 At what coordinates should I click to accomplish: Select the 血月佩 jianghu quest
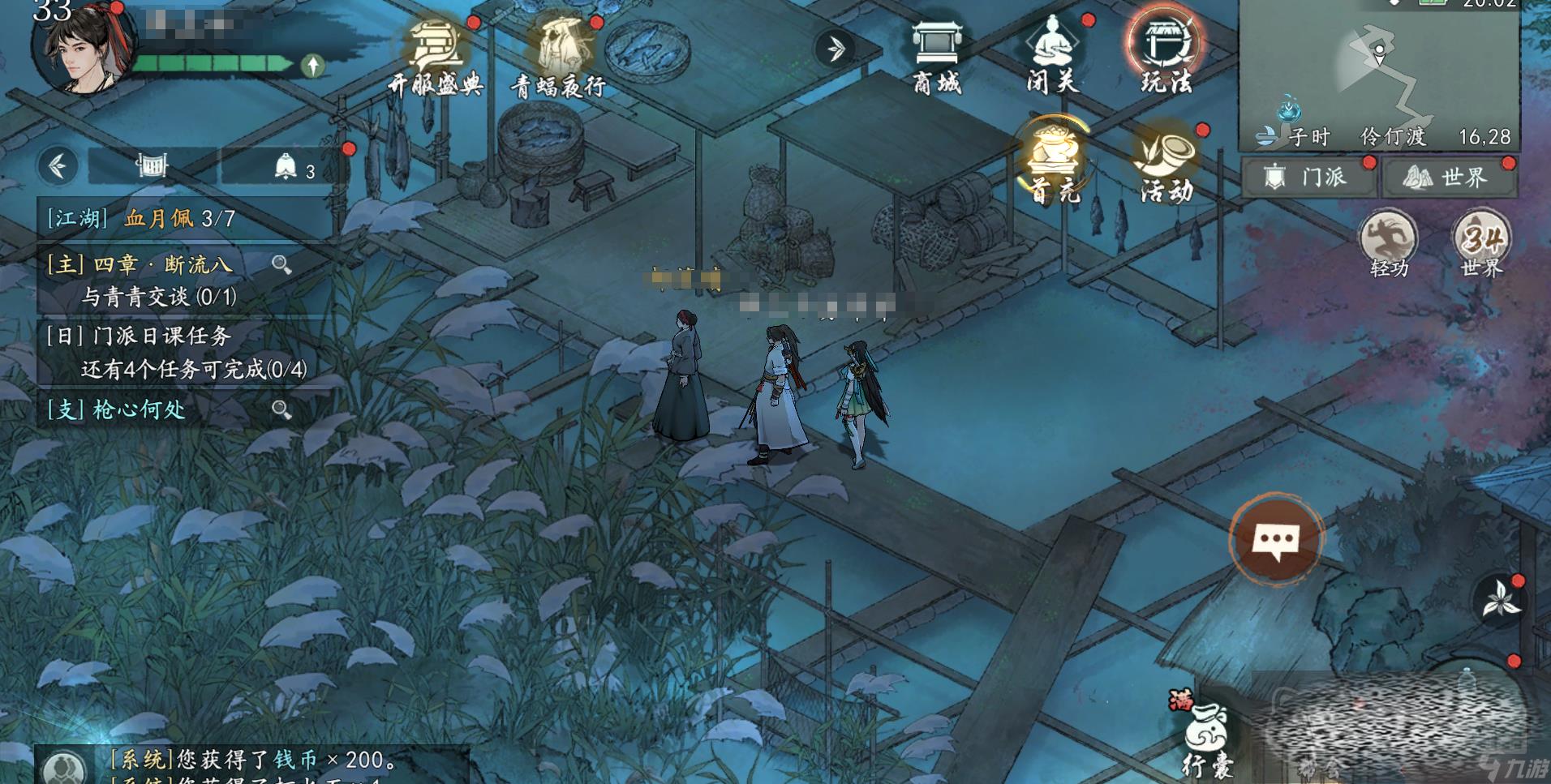tap(180, 218)
